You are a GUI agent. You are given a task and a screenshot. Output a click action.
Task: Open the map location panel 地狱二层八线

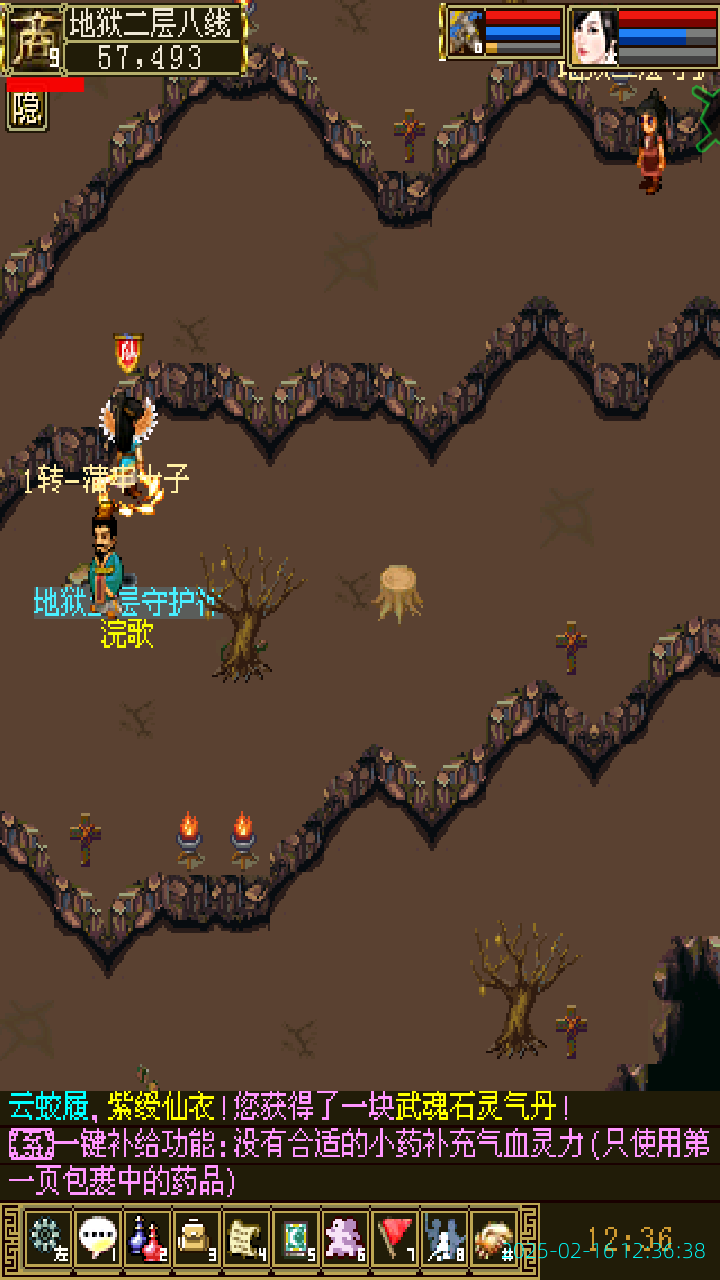point(153,22)
